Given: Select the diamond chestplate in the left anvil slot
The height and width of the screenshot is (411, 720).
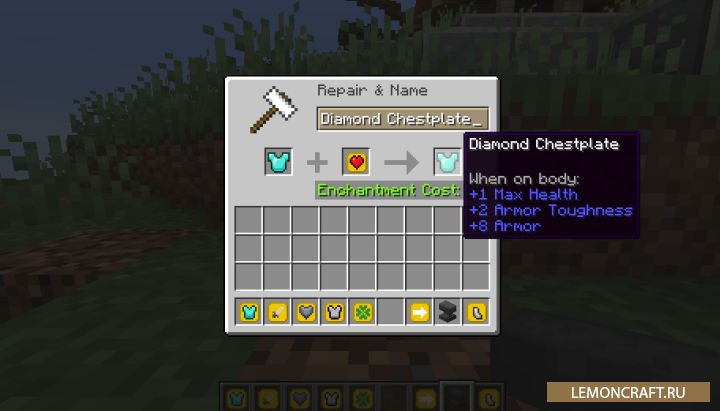Looking at the screenshot, I should click(277, 160).
